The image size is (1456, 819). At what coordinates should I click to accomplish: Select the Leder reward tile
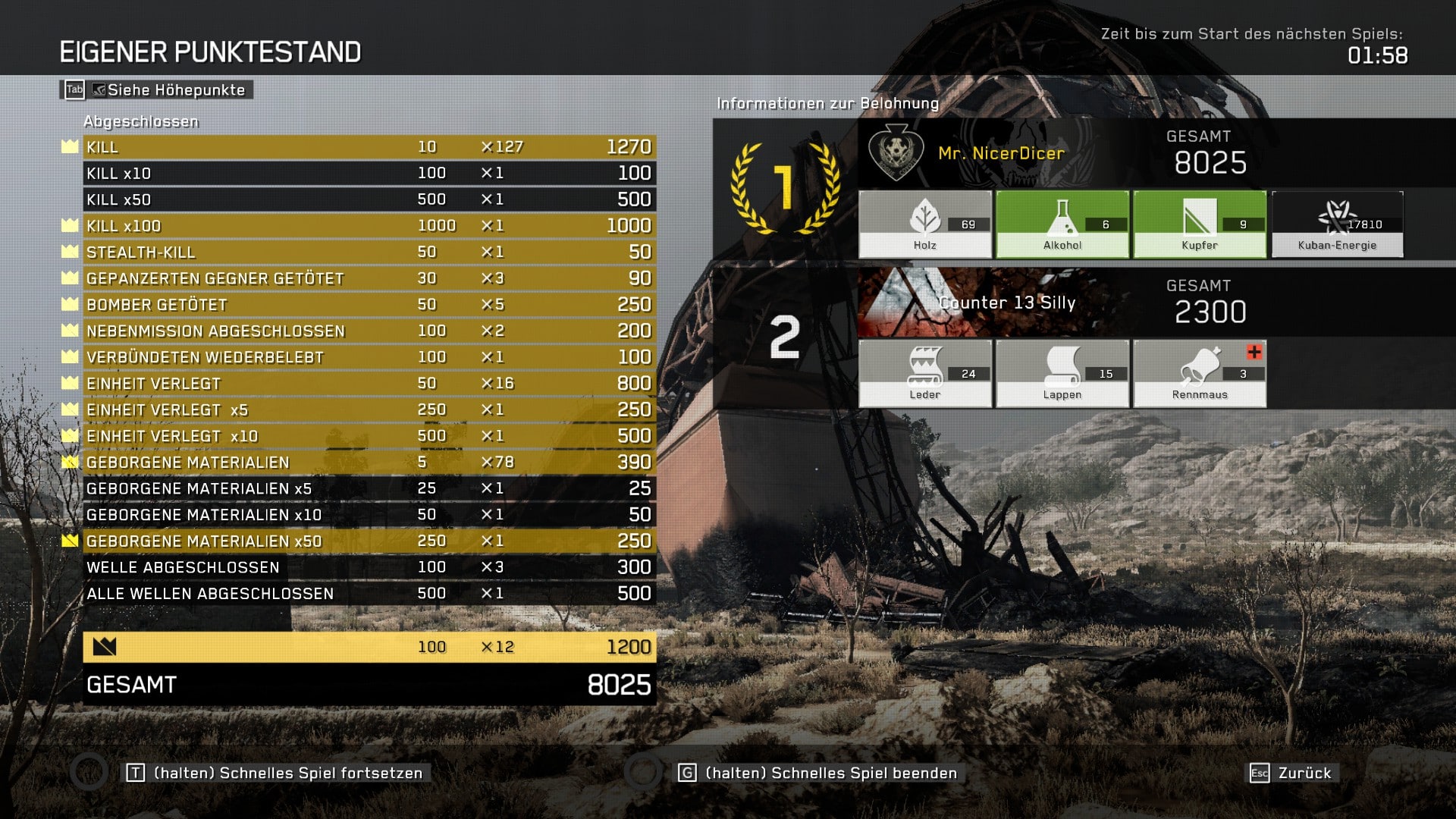[925, 374]
